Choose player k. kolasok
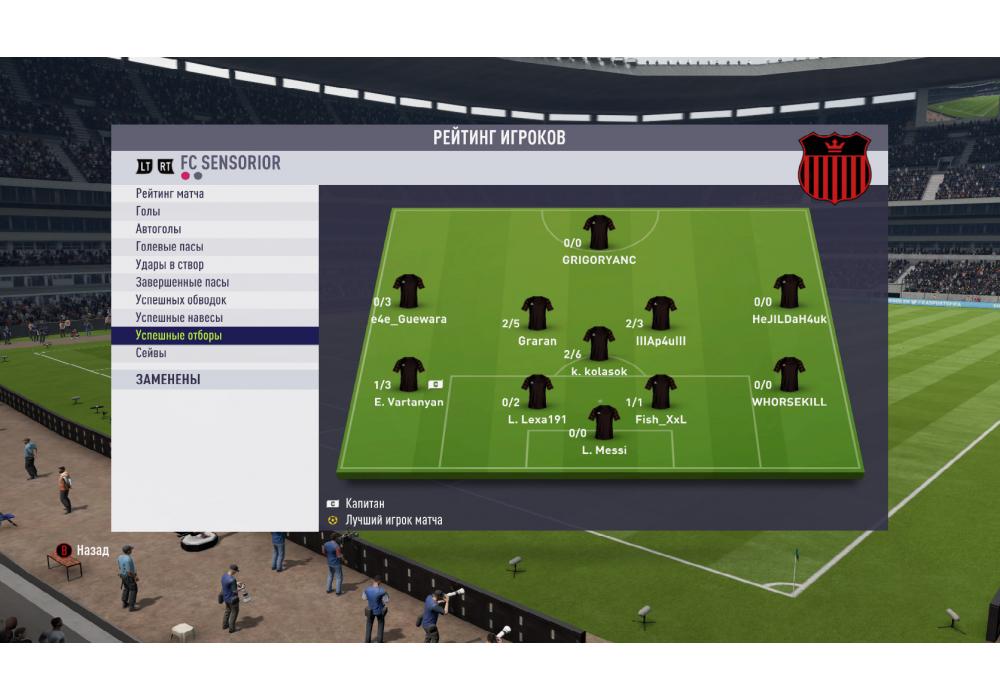Image resolution: width=1000 pixels, height=700 pixels. (x=599, y=343)
